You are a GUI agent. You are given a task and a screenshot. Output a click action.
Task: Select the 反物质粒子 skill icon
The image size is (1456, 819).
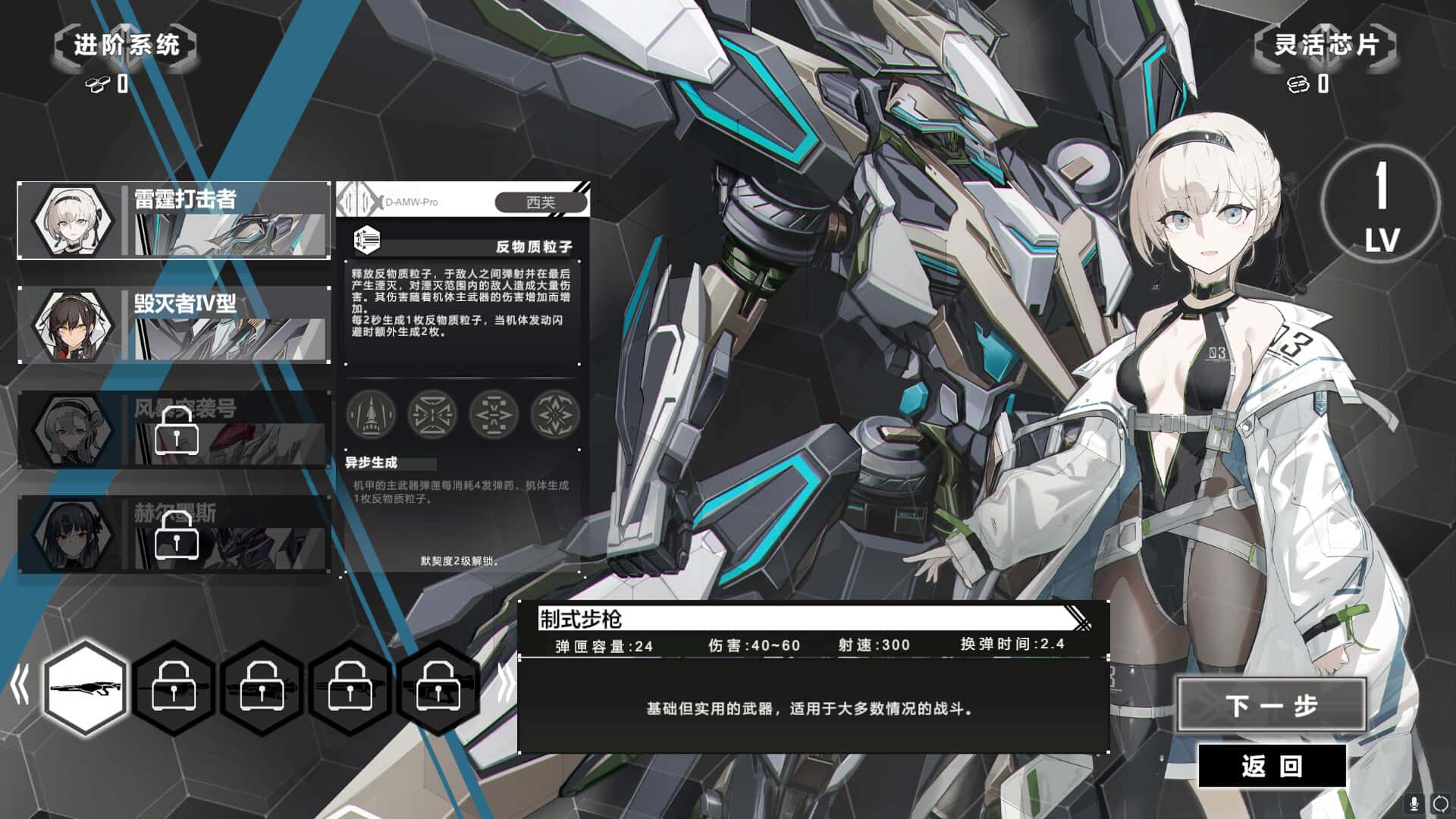367,240
